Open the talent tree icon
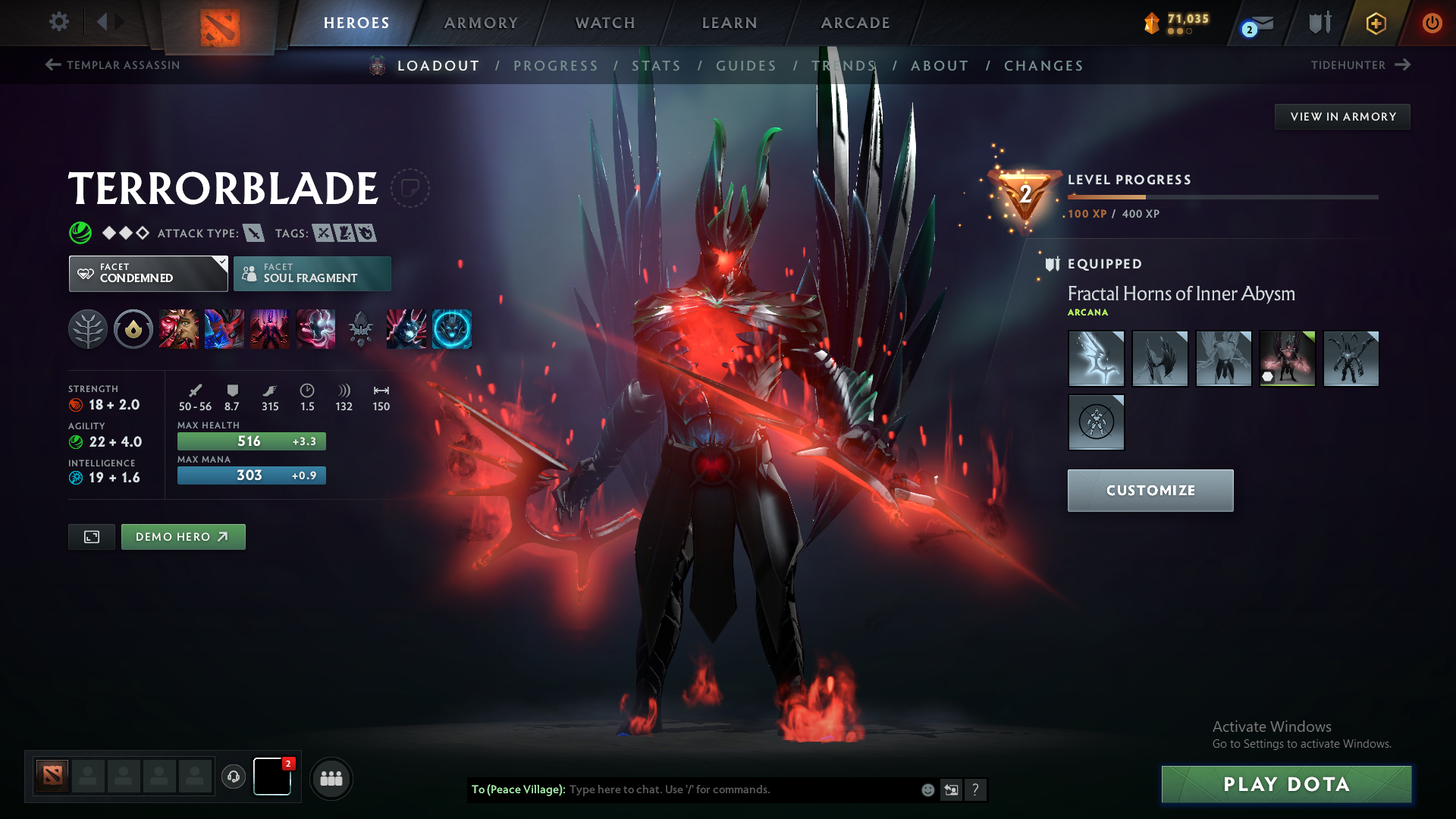The image size is (1456, 819). 88,328
